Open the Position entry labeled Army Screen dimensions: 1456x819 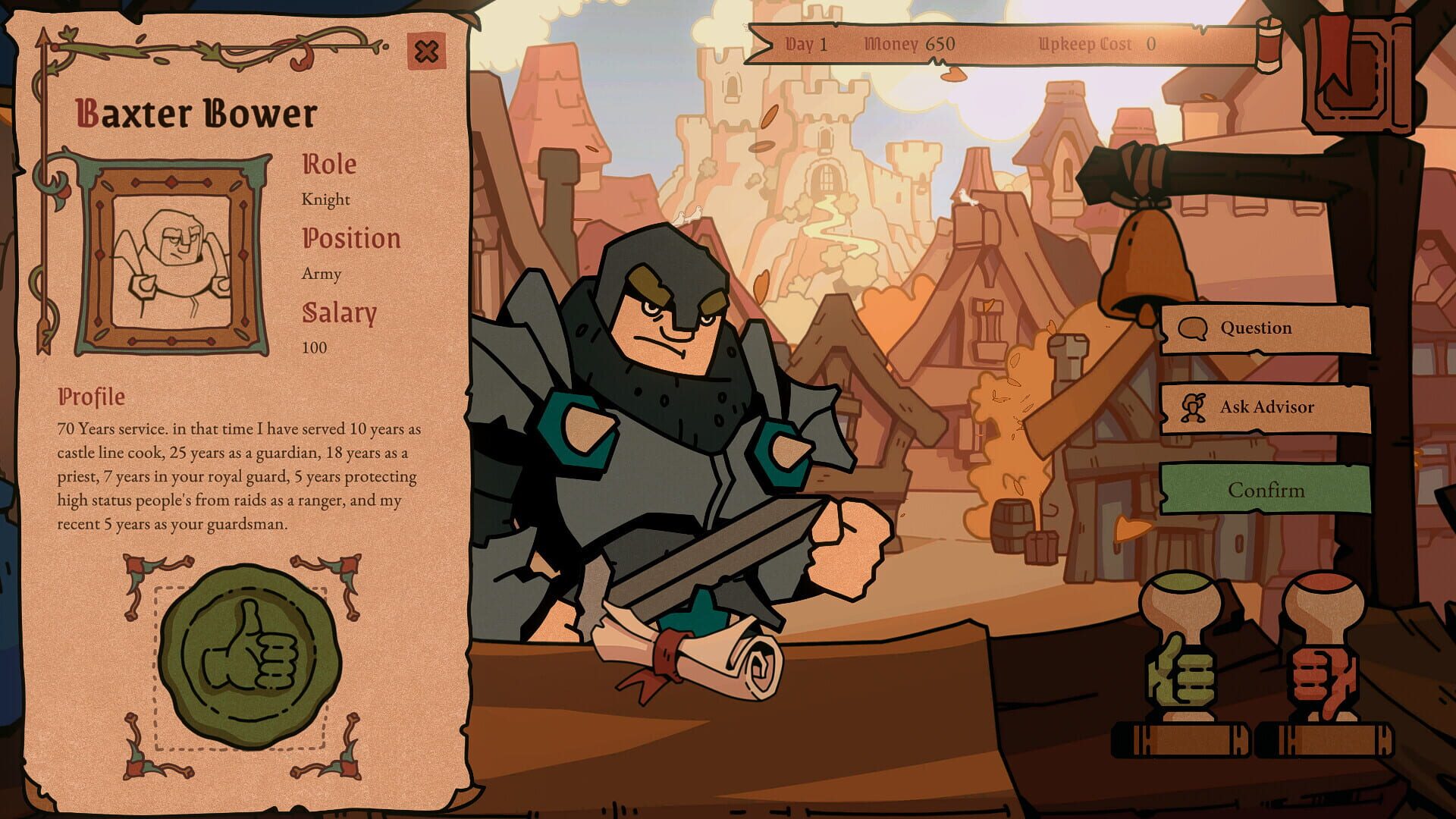click(353, 238)
